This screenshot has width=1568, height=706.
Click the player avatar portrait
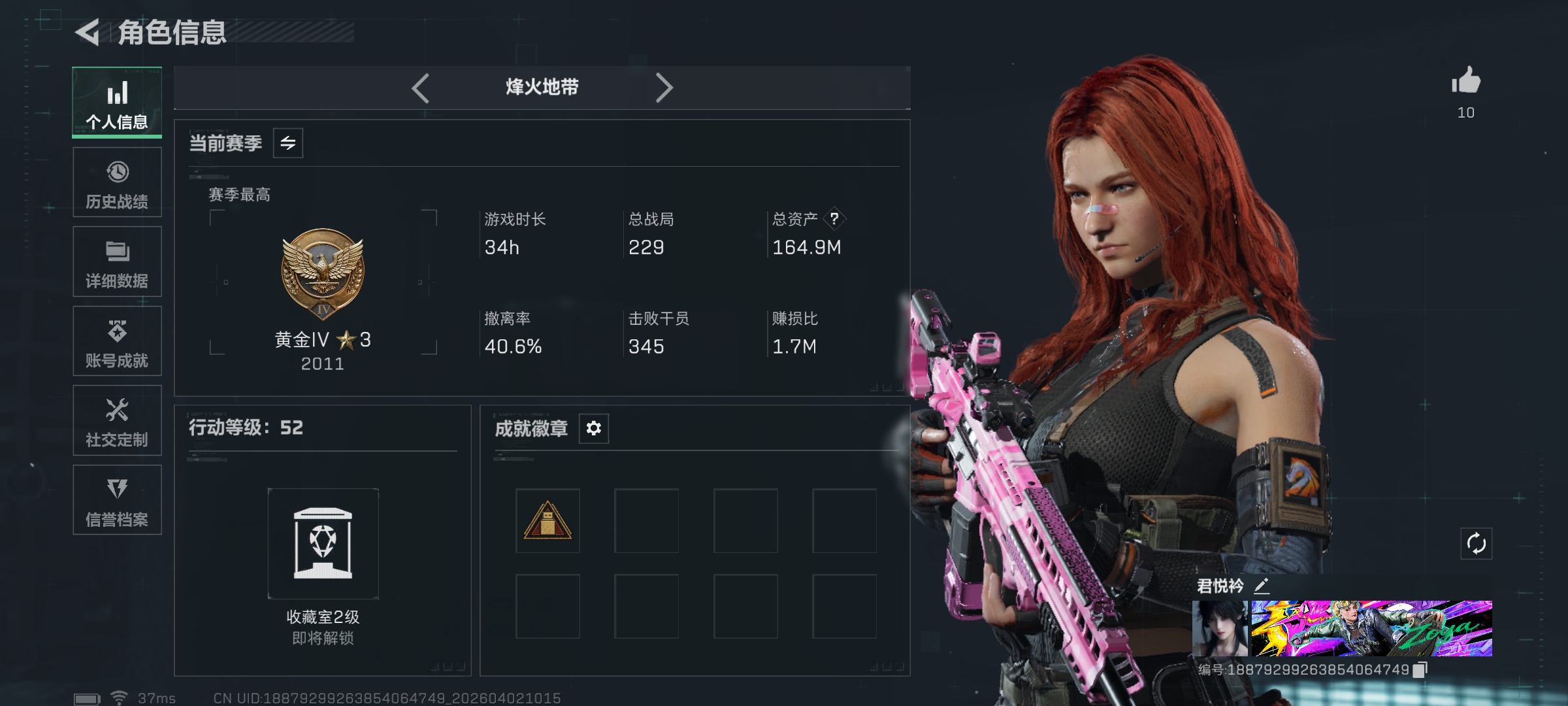click(x=1220, y=628)
